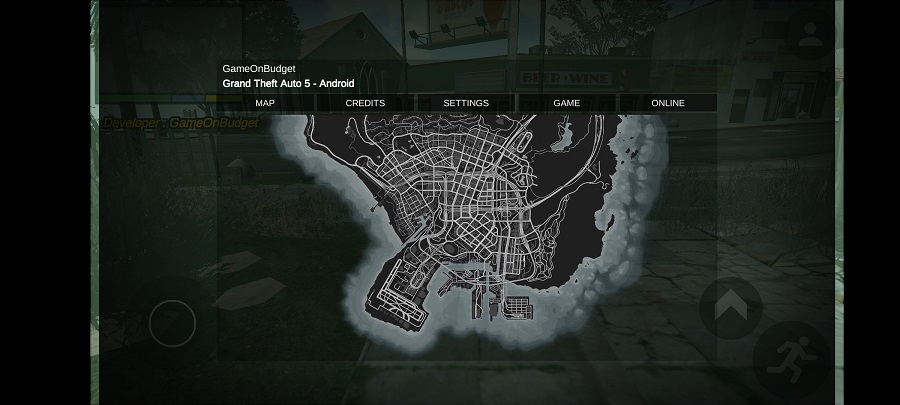This screenshot has height=405, width=900.
Task: Switch to the CREDITS tab
Action: (365, 103)
